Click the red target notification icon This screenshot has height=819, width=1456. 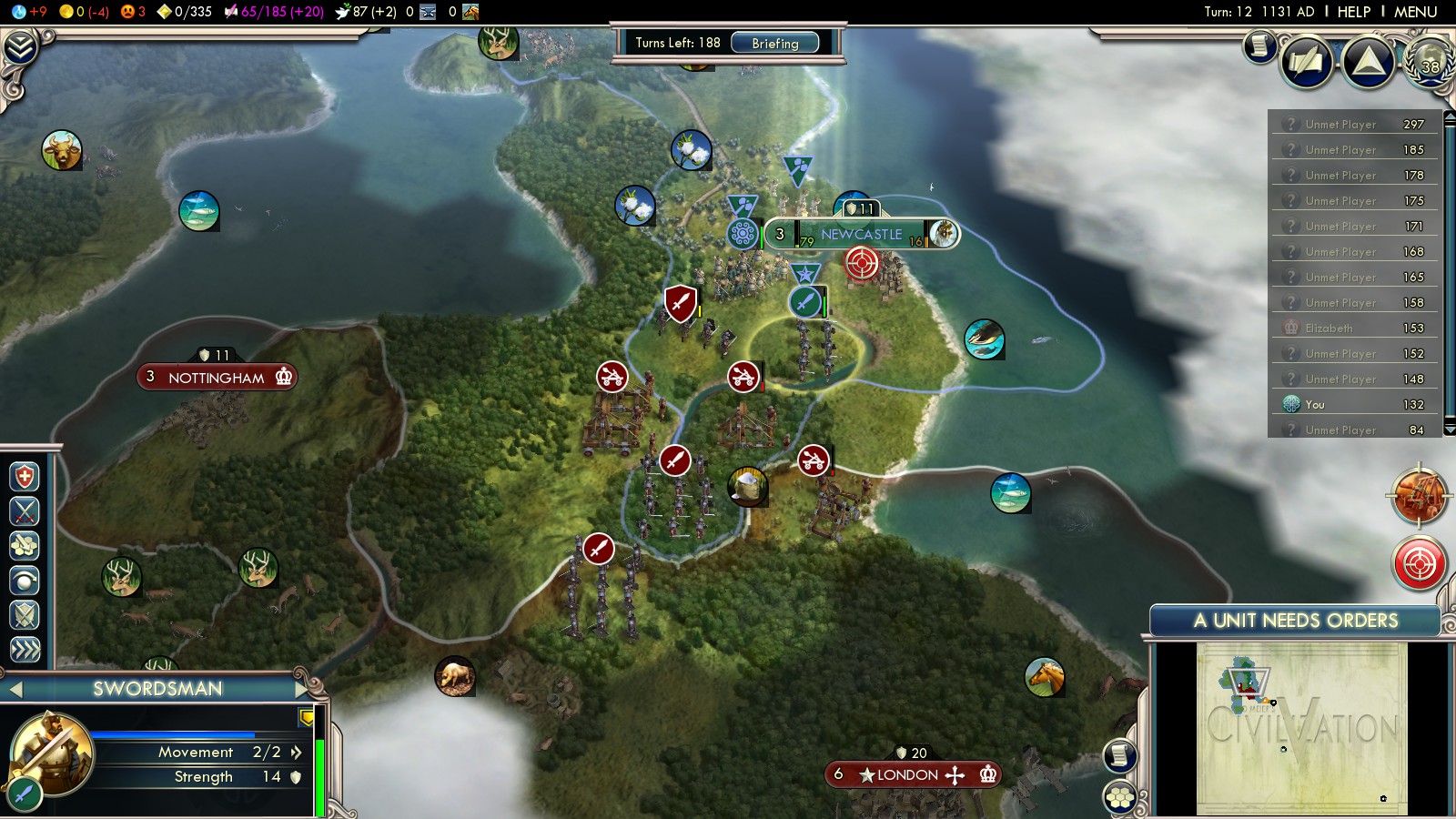pyautogui.click(x=1419, y=563)
